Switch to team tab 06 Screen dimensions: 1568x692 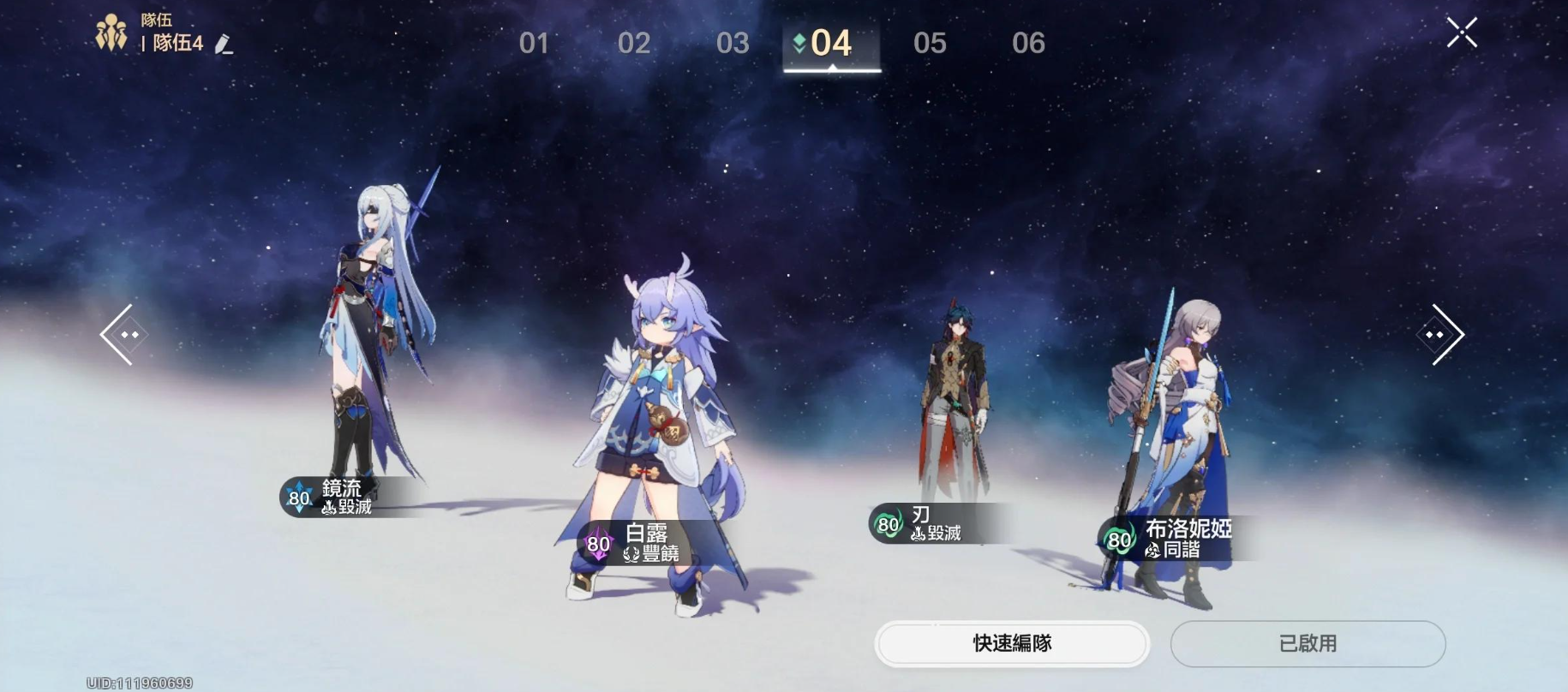point(1028,43)
